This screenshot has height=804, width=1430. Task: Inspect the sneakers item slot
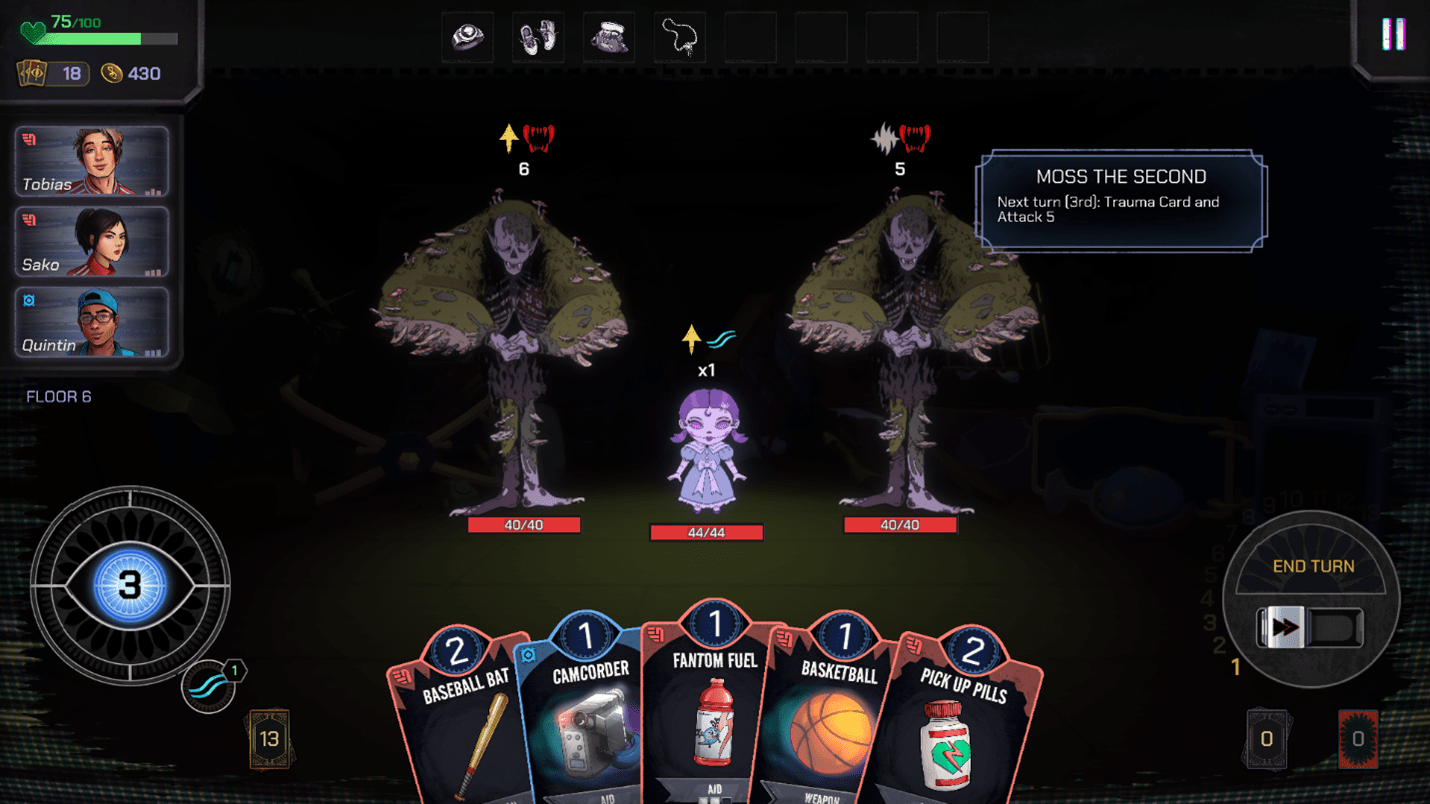(x=538, y=37)
